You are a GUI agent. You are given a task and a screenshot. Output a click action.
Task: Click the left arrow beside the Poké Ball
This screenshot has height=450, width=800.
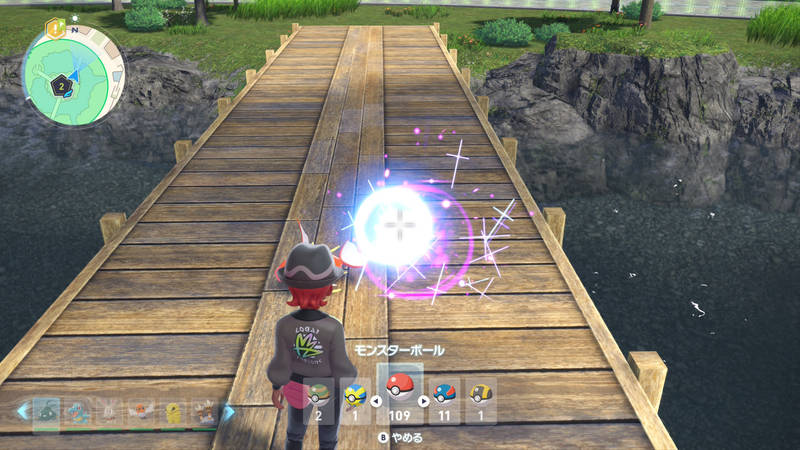pyautogui.click(x=376, y=401)
